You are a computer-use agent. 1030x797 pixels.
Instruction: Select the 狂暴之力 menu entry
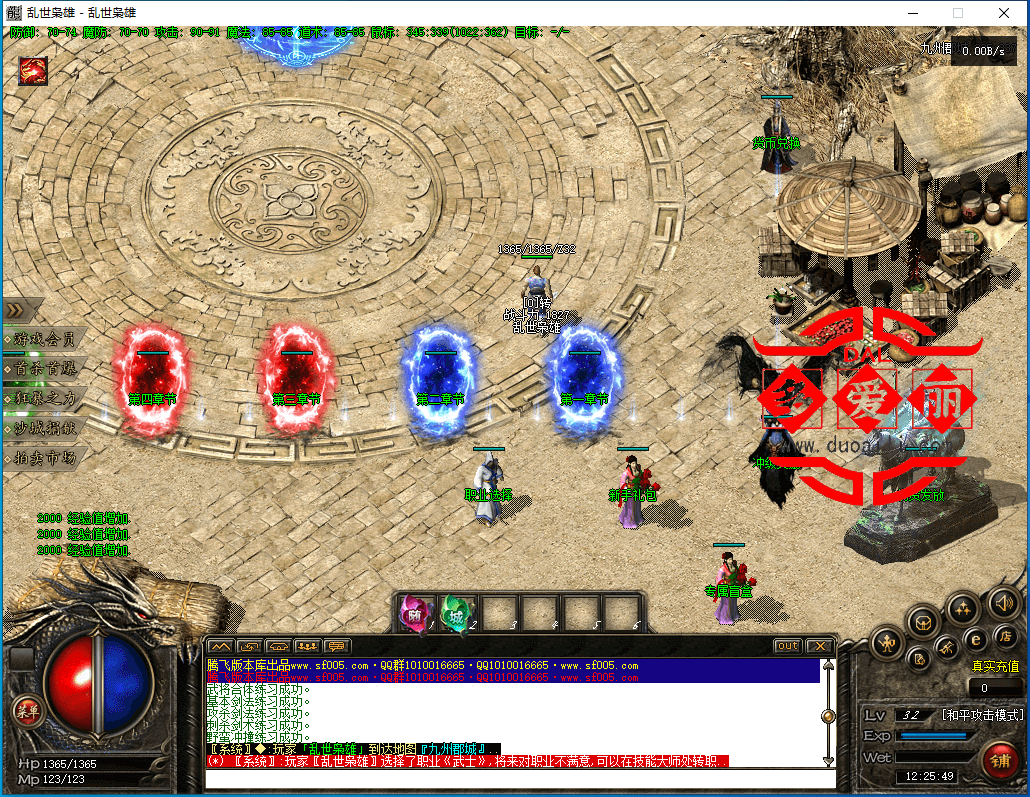point(43,398)
